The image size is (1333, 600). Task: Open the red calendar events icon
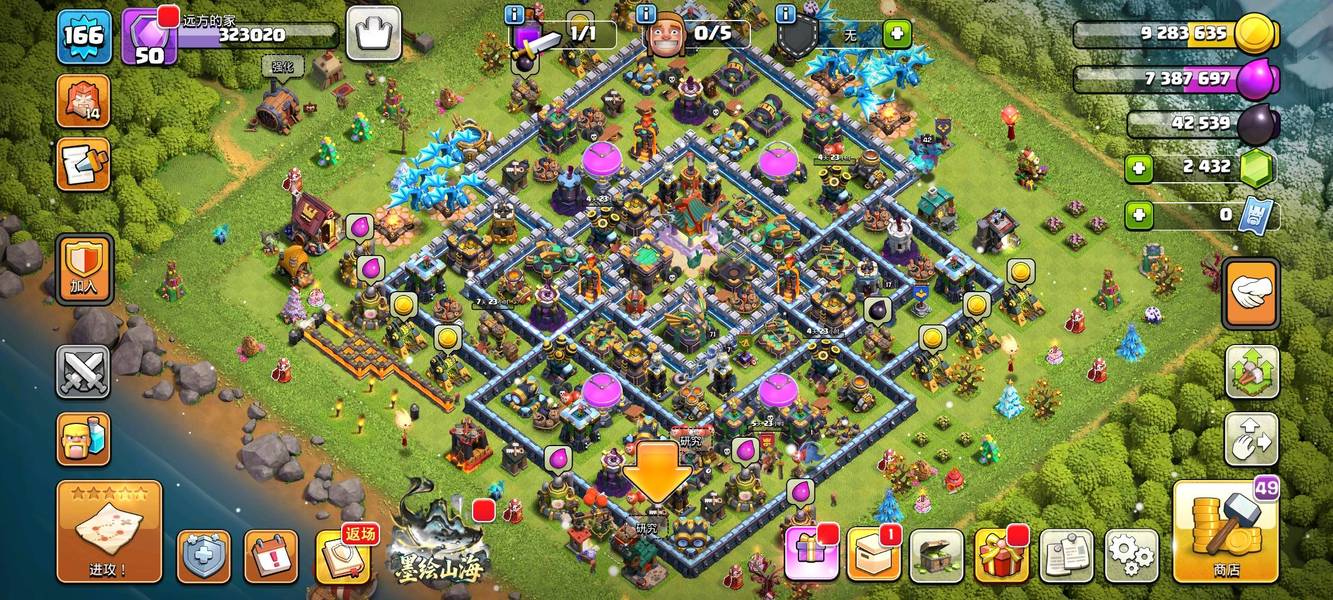tap(271, 556)
